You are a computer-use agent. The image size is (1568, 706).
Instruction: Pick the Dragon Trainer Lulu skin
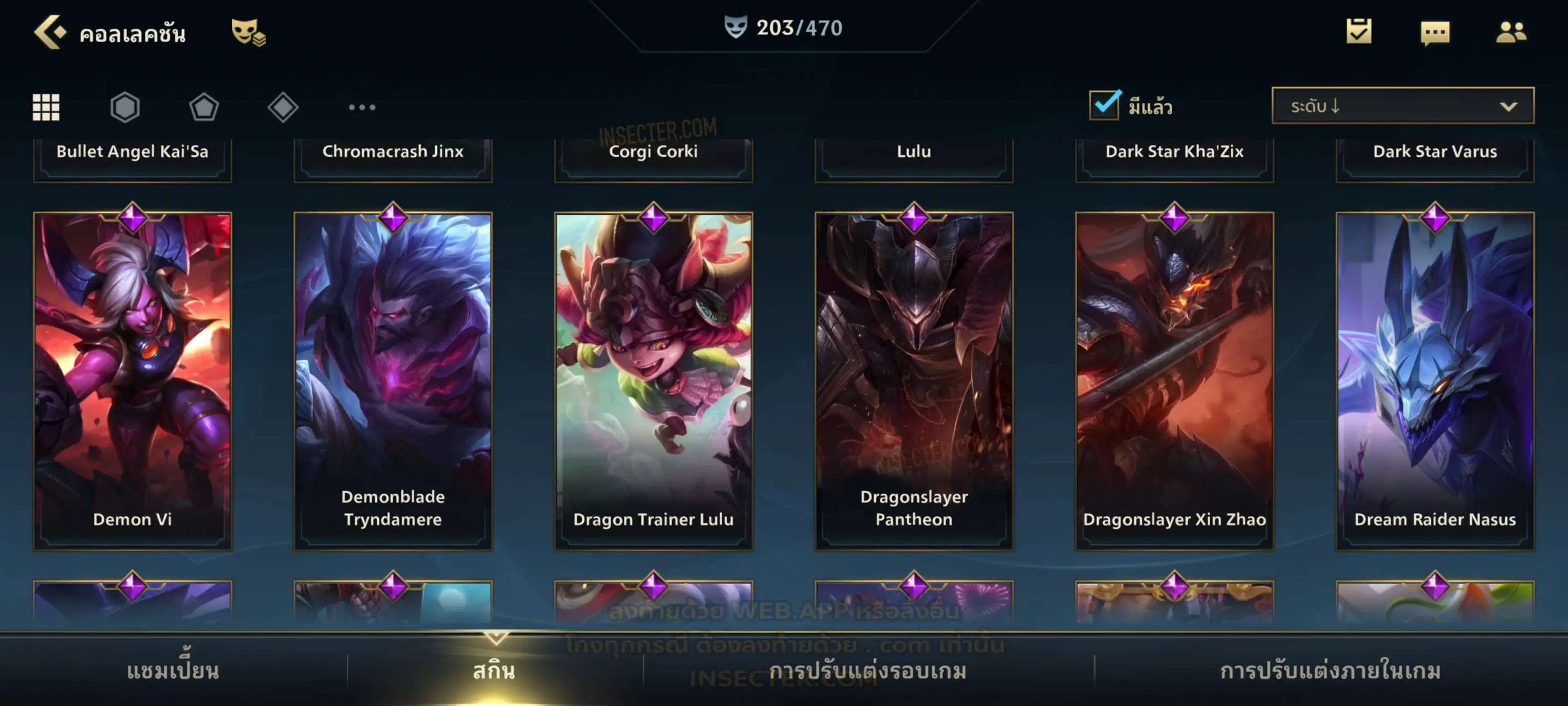(x=653, y=381)
